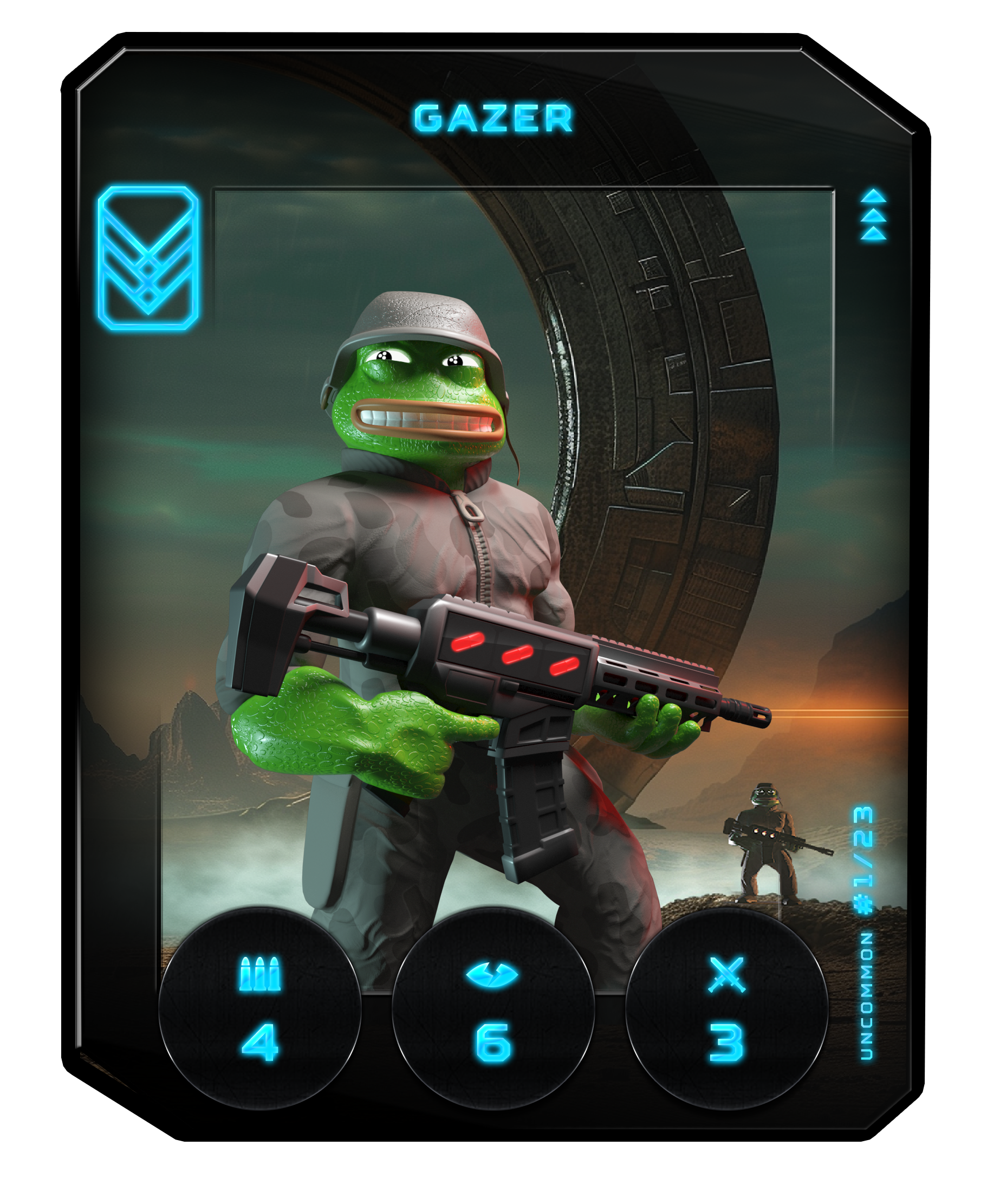This screenshot has height=1204, width=987.
Task: Select the triple up-arrow icon
Action: (873, 215)
